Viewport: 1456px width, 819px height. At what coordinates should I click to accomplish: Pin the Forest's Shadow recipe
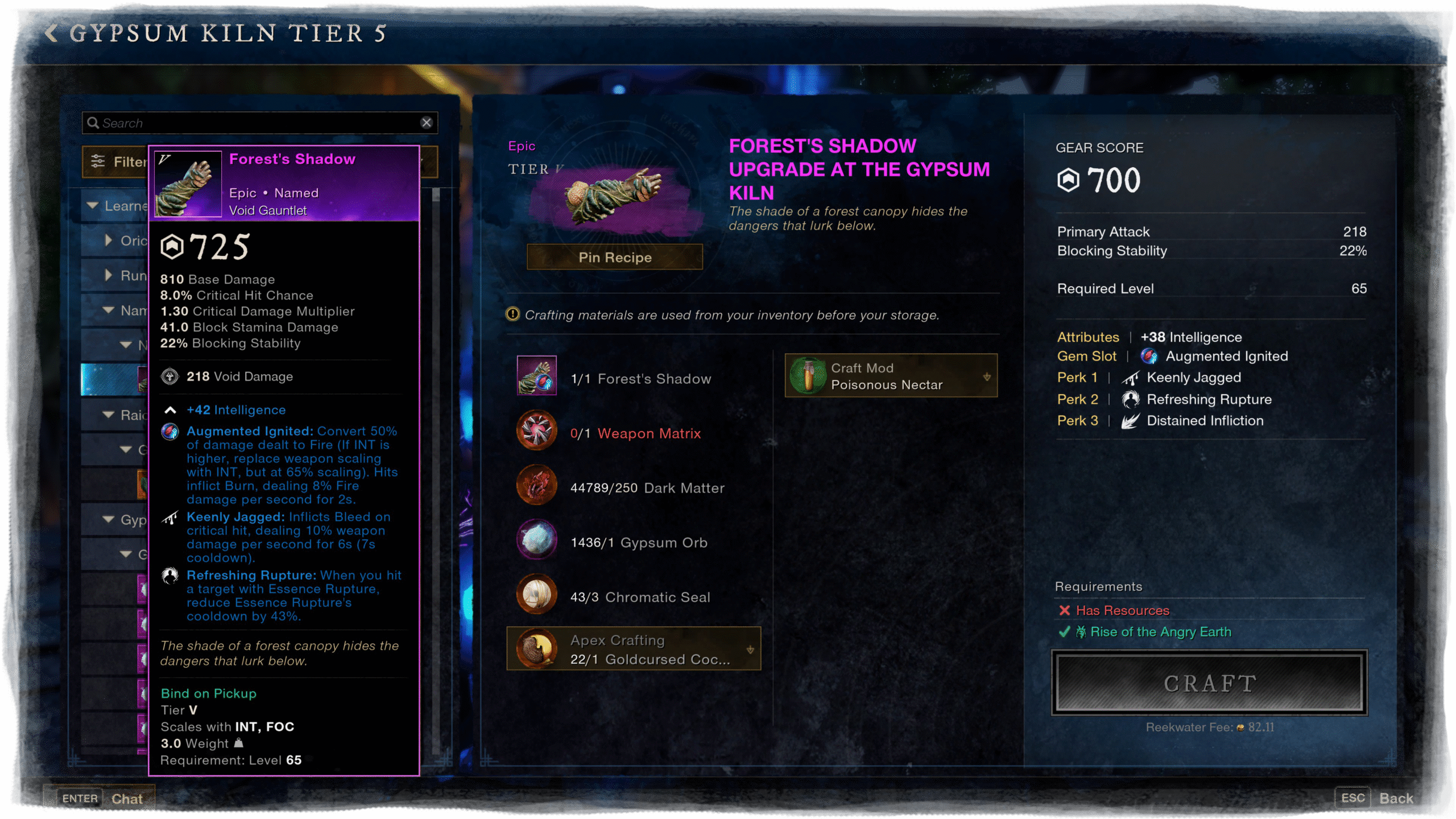pos(614,258)
